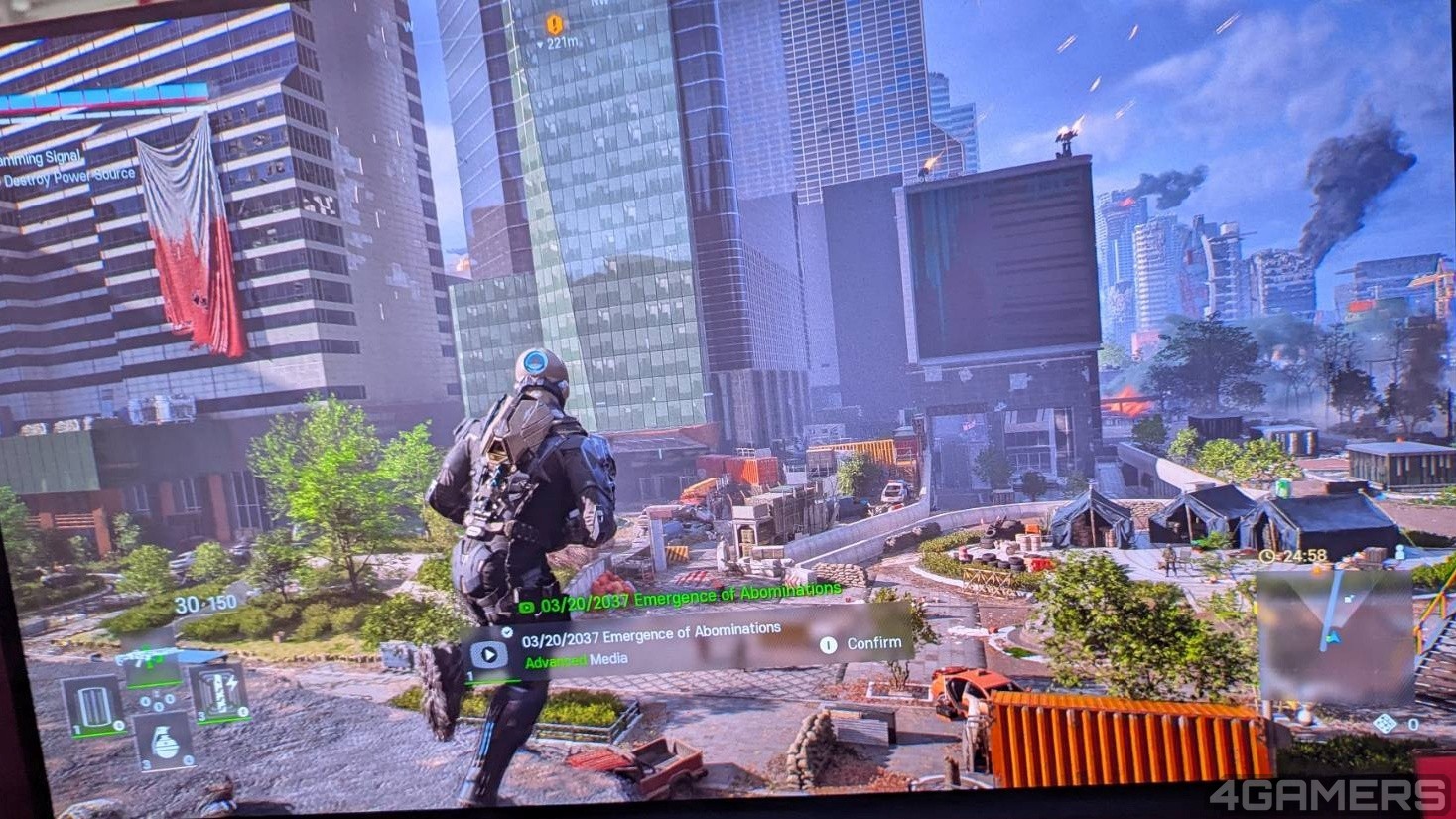The image size is (1456, 819).
Task: Select the grenade slot
Action: (164, 740)
